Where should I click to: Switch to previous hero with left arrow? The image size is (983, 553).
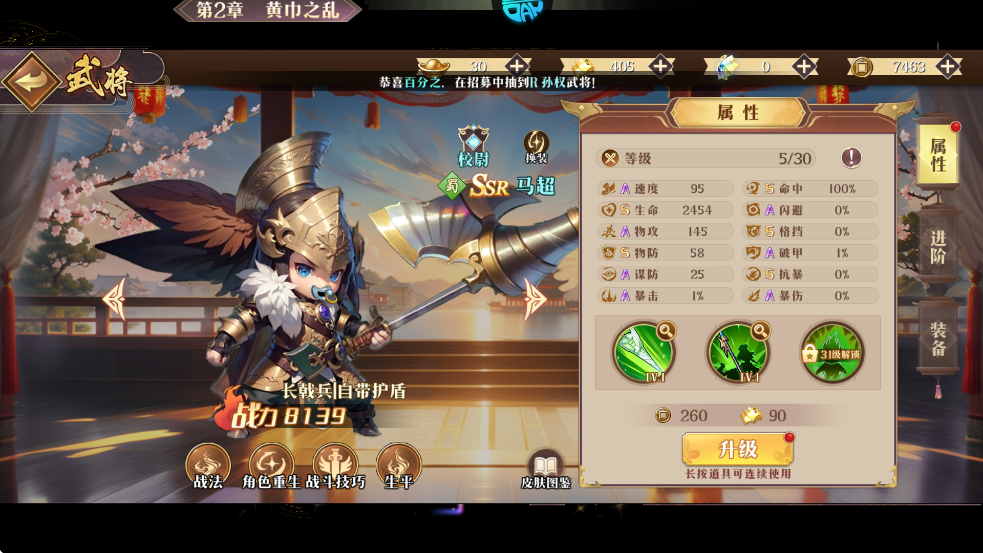tap(114, 298)
